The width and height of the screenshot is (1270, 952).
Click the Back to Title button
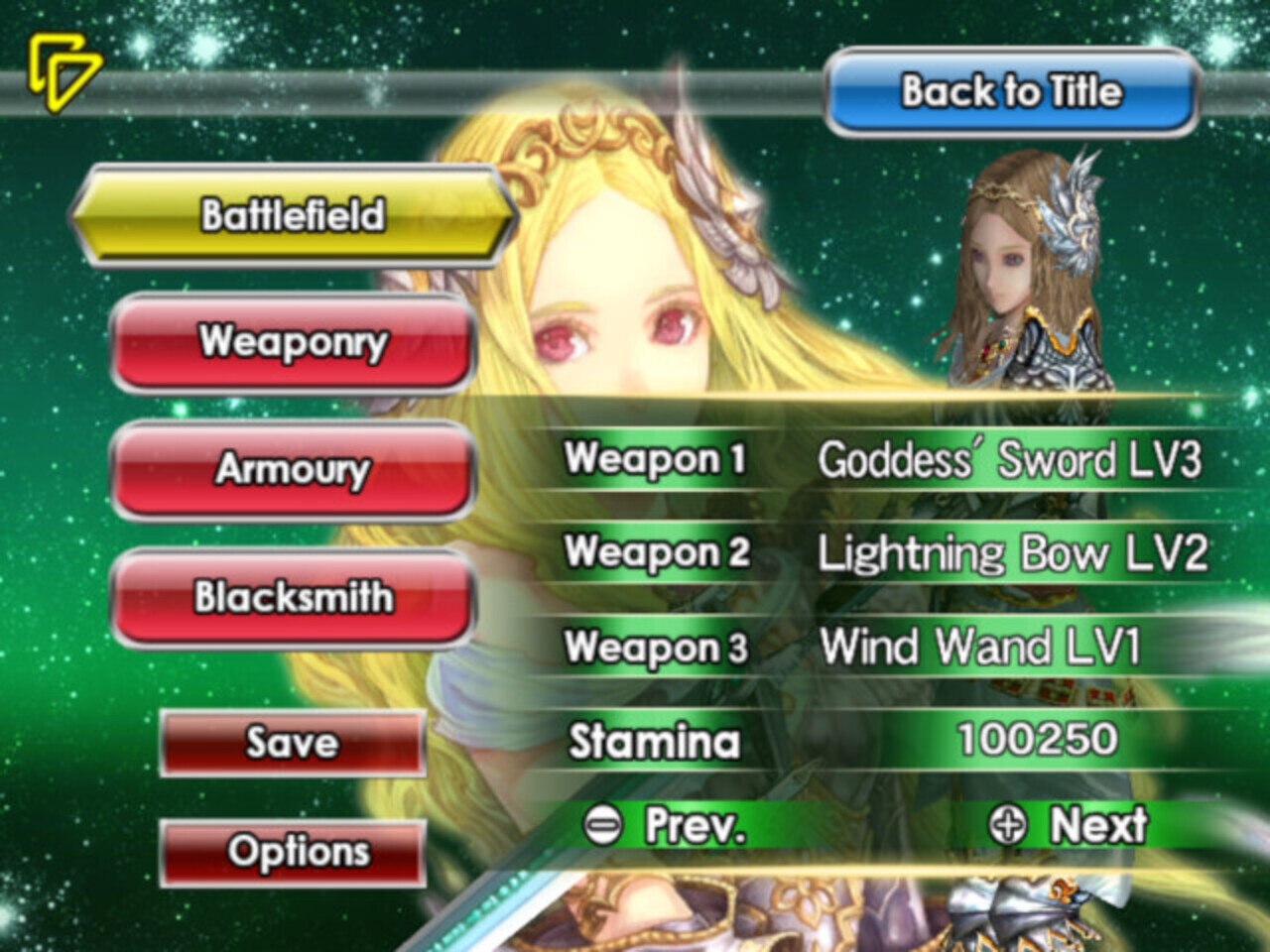pyautogui.click(x=1011, y=92)
